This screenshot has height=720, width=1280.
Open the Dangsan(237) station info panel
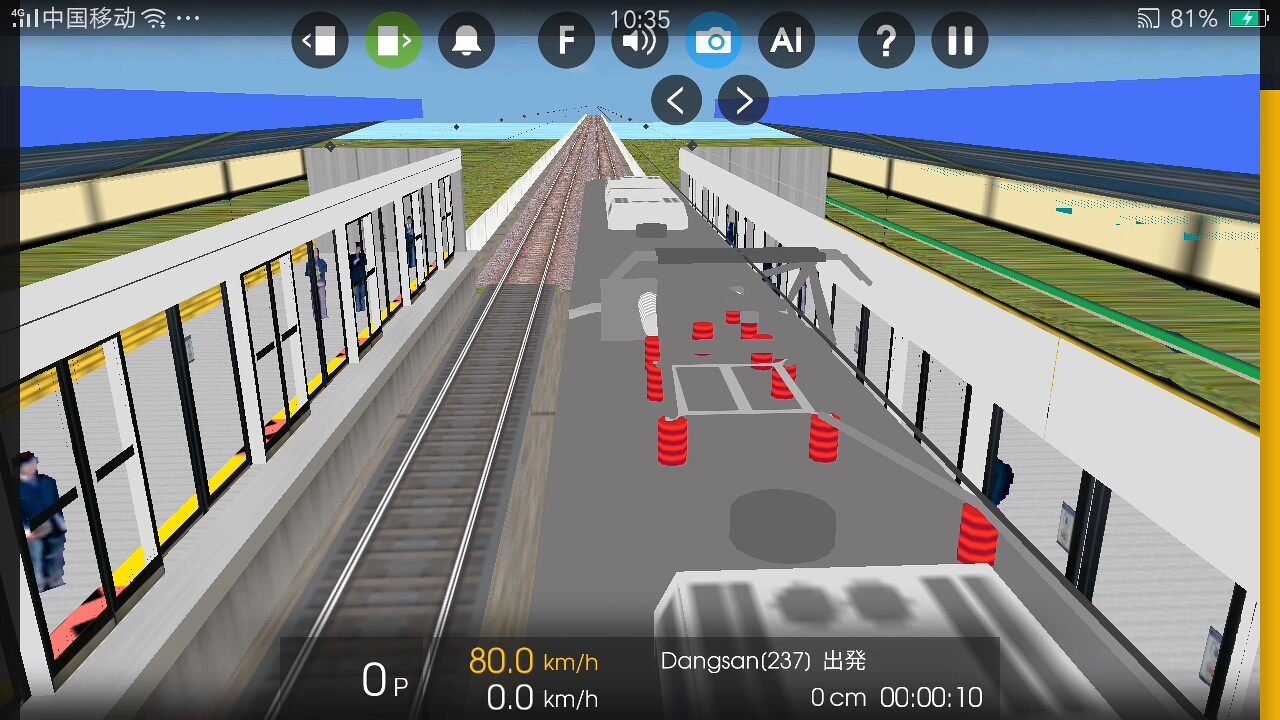[764, 661]
